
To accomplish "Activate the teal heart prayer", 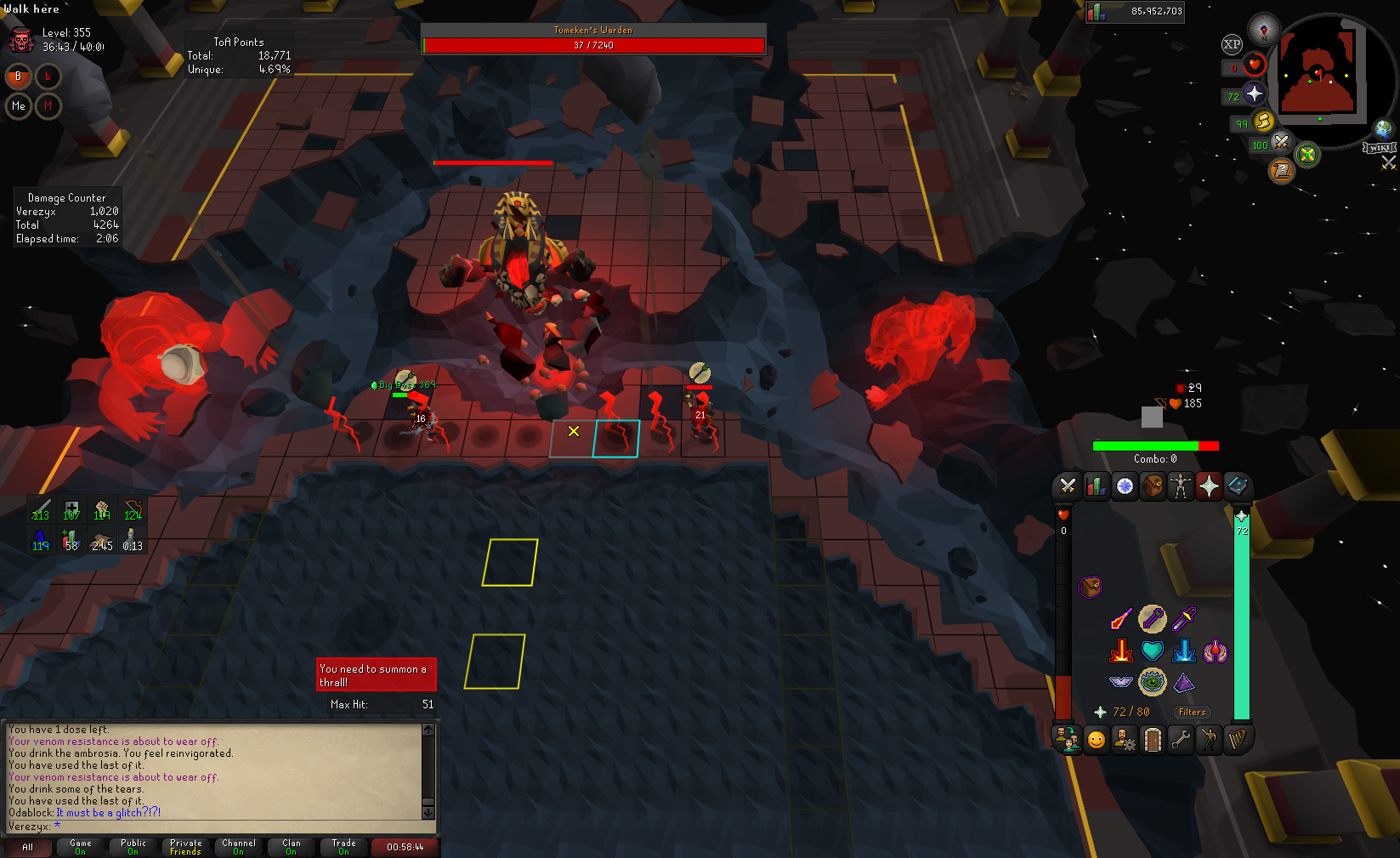I will [1153, 651].
